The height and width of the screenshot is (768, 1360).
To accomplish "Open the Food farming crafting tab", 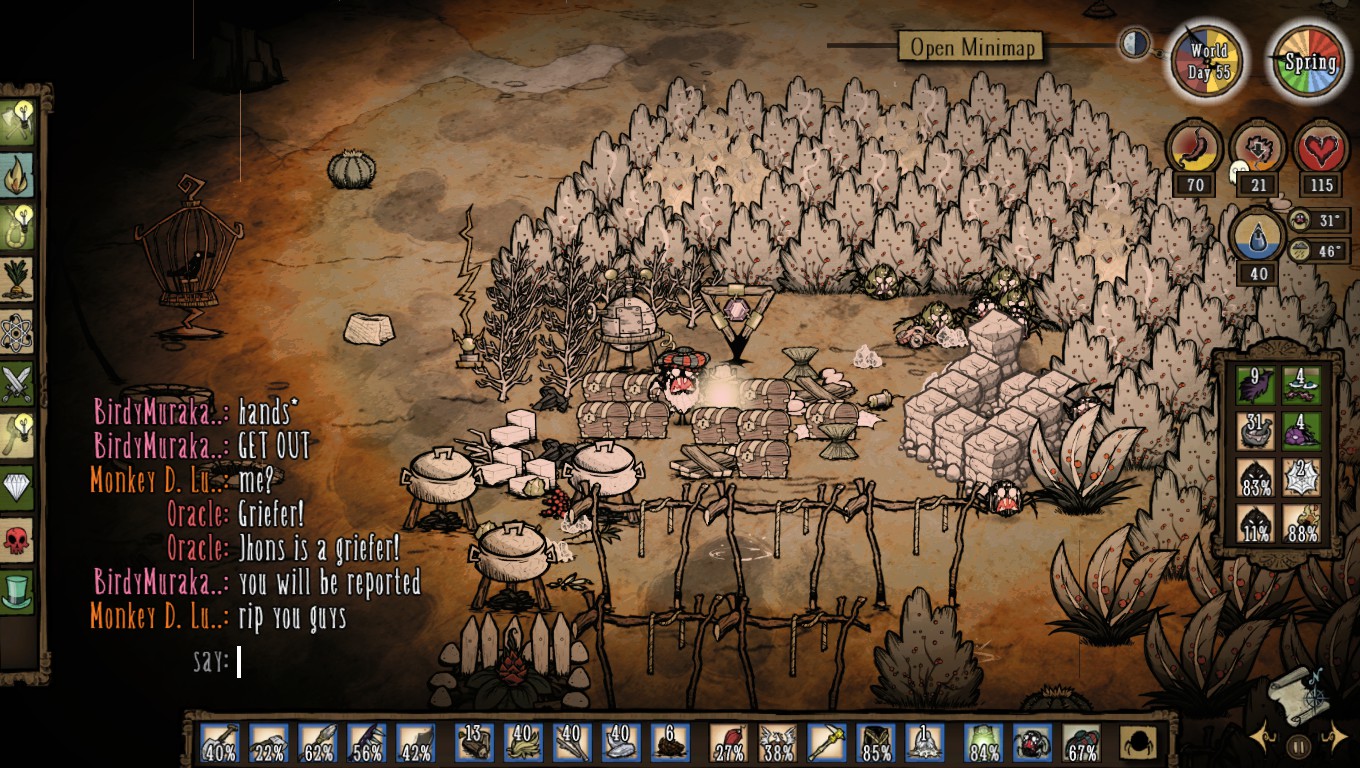I will [17, 279].
